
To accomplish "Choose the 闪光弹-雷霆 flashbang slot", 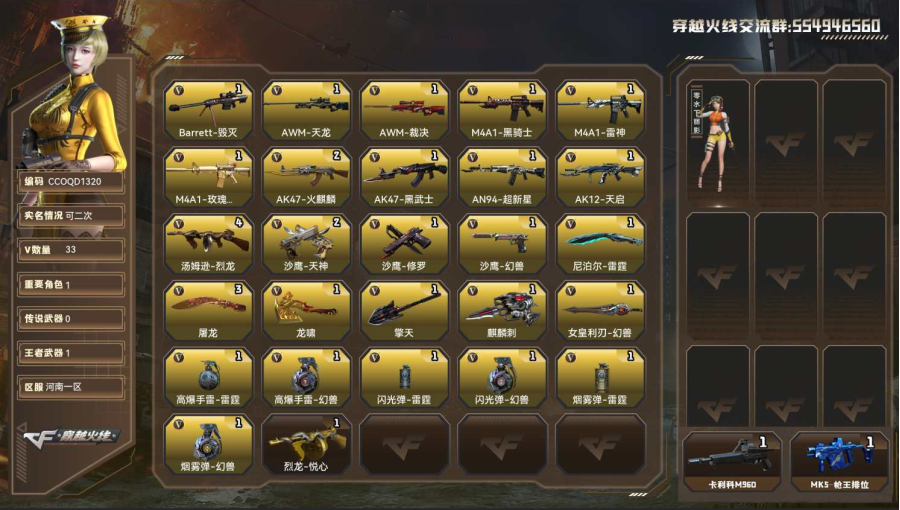I will point(404,378).
